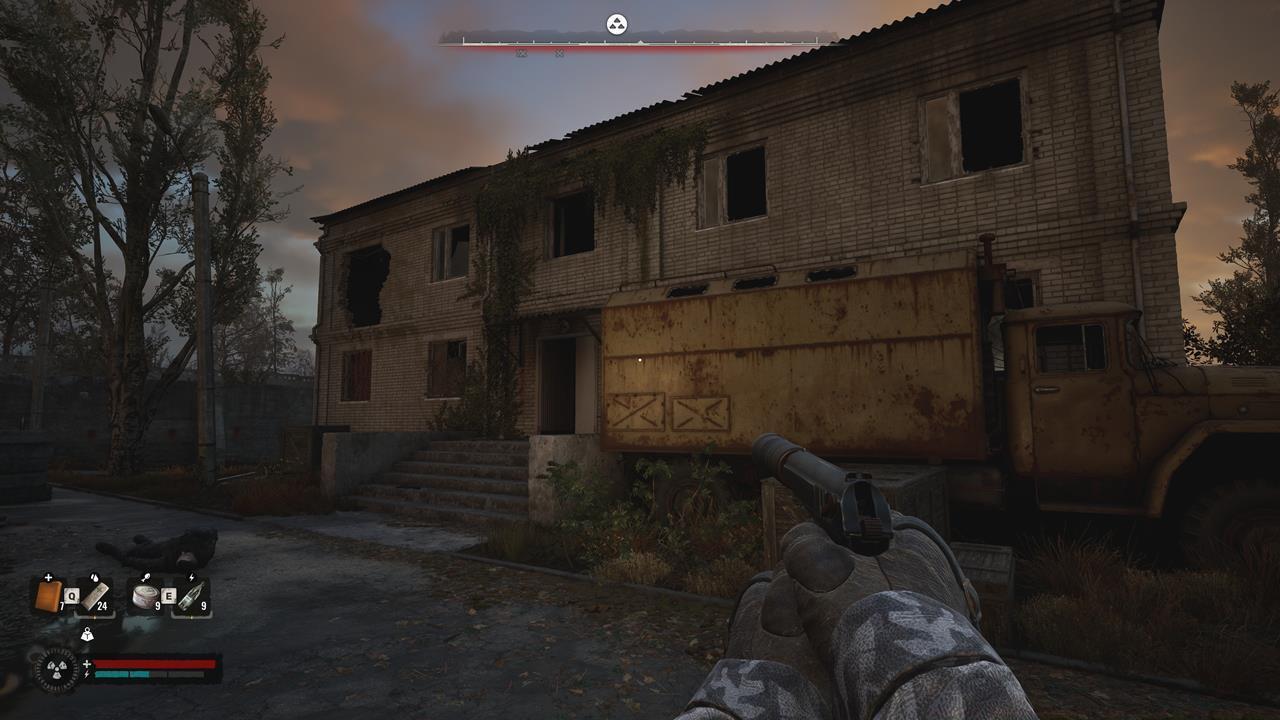
Task: Open the carry weight indicator icon
Action: 88,634
